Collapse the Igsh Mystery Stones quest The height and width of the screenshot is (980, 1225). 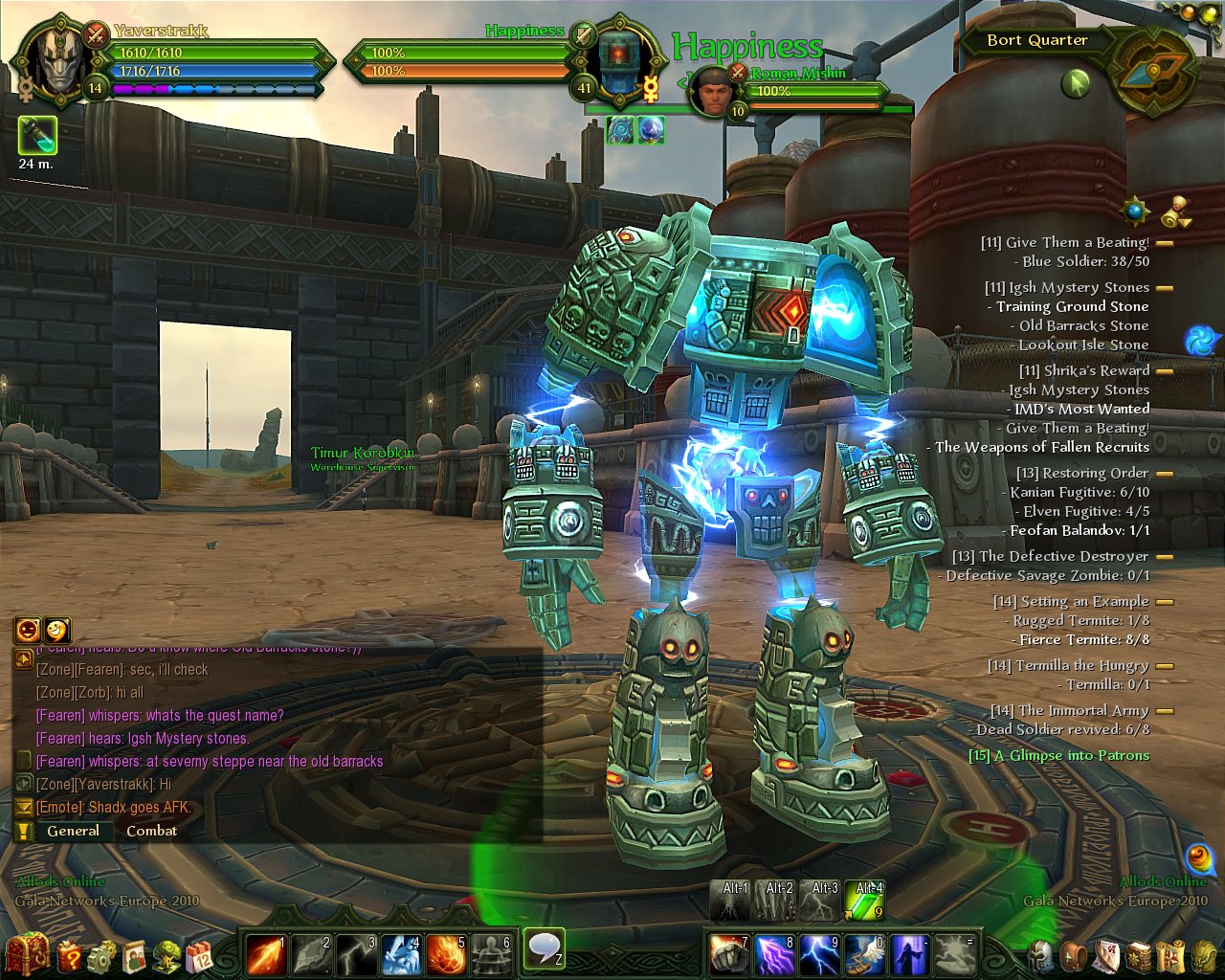tap(1165, 287)
